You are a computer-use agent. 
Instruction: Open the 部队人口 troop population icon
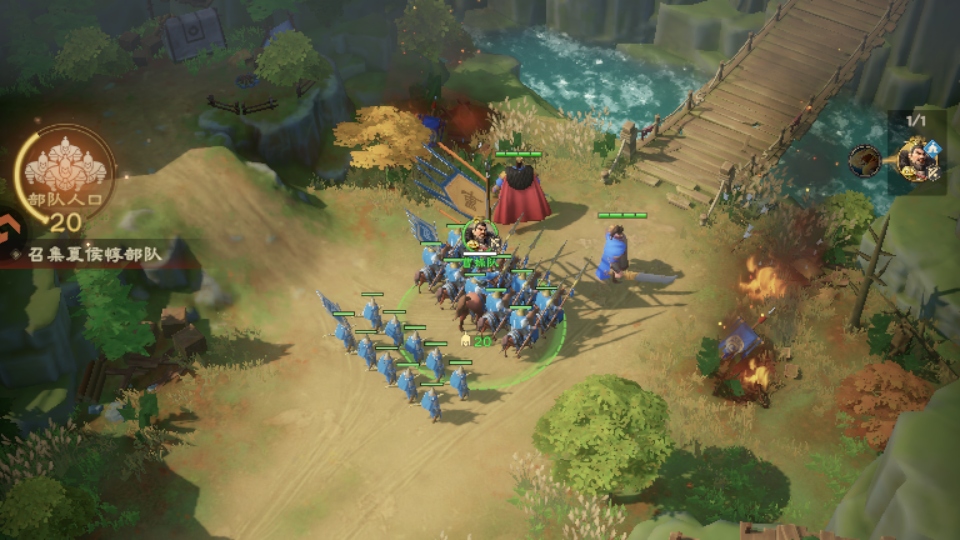point(65,172)
